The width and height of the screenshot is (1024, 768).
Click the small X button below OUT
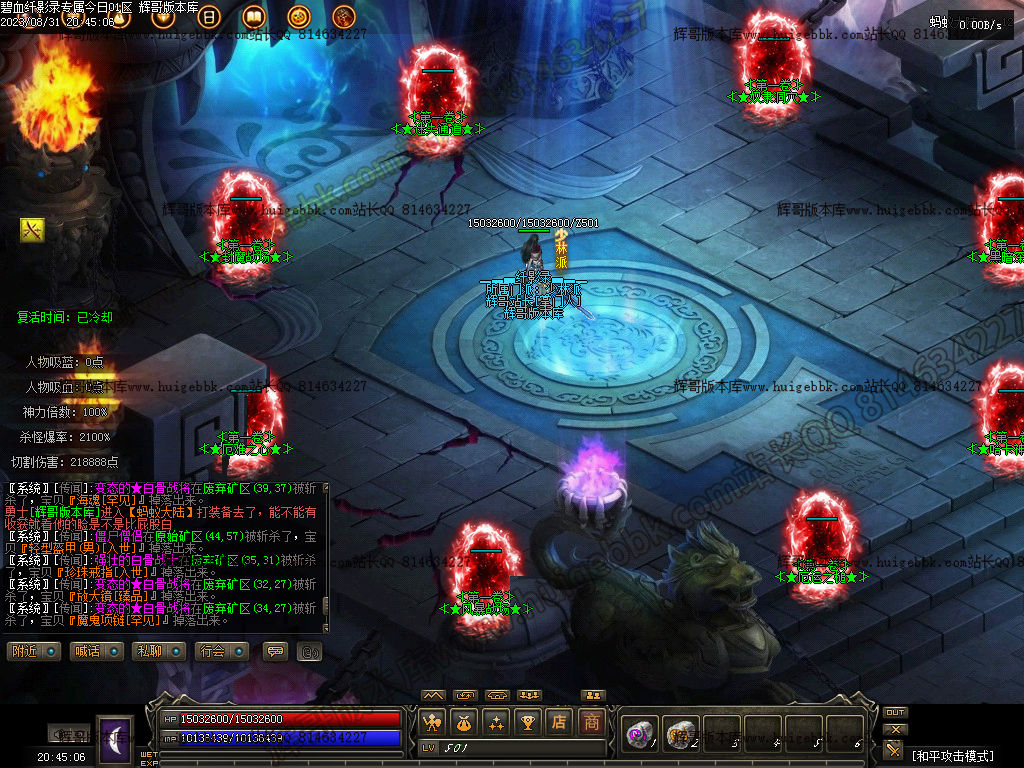[x=896, y=729]
